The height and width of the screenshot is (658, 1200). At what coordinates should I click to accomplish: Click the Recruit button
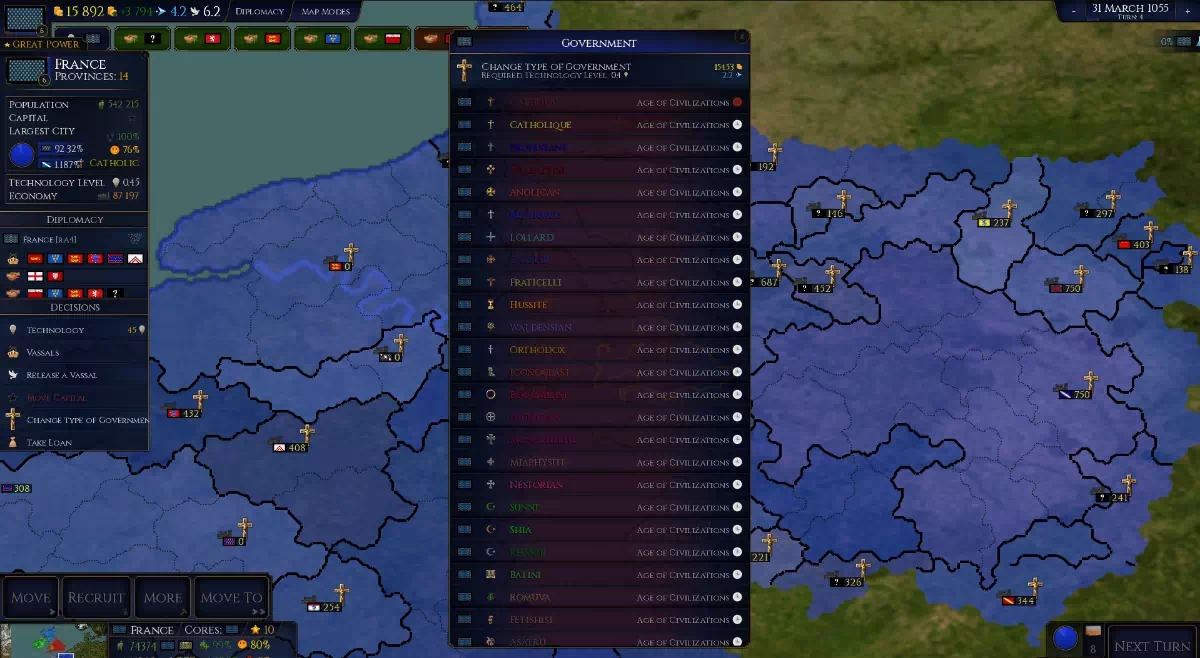point(96,598)
